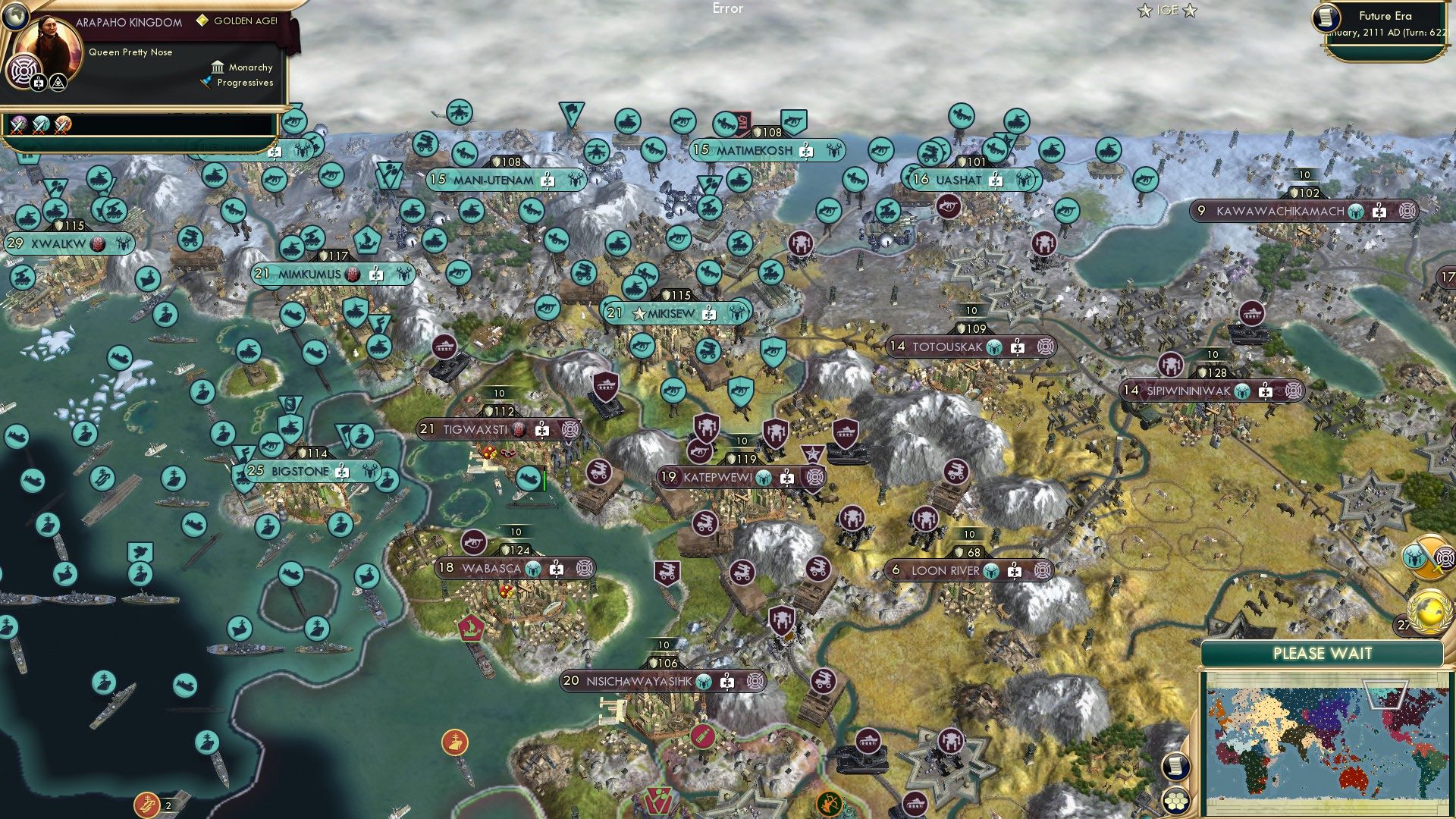The width and height of the screenshot is (1456, 819).
Task: Toggle the puppet wheel icon on Totouskak banner
Action: coord(1047,347)
